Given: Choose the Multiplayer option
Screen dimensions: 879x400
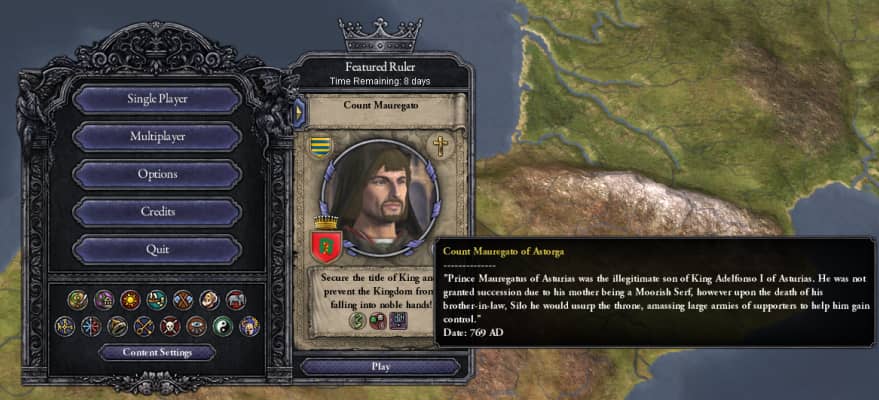Looking at the screenshot, I should (x=157, y=136).
